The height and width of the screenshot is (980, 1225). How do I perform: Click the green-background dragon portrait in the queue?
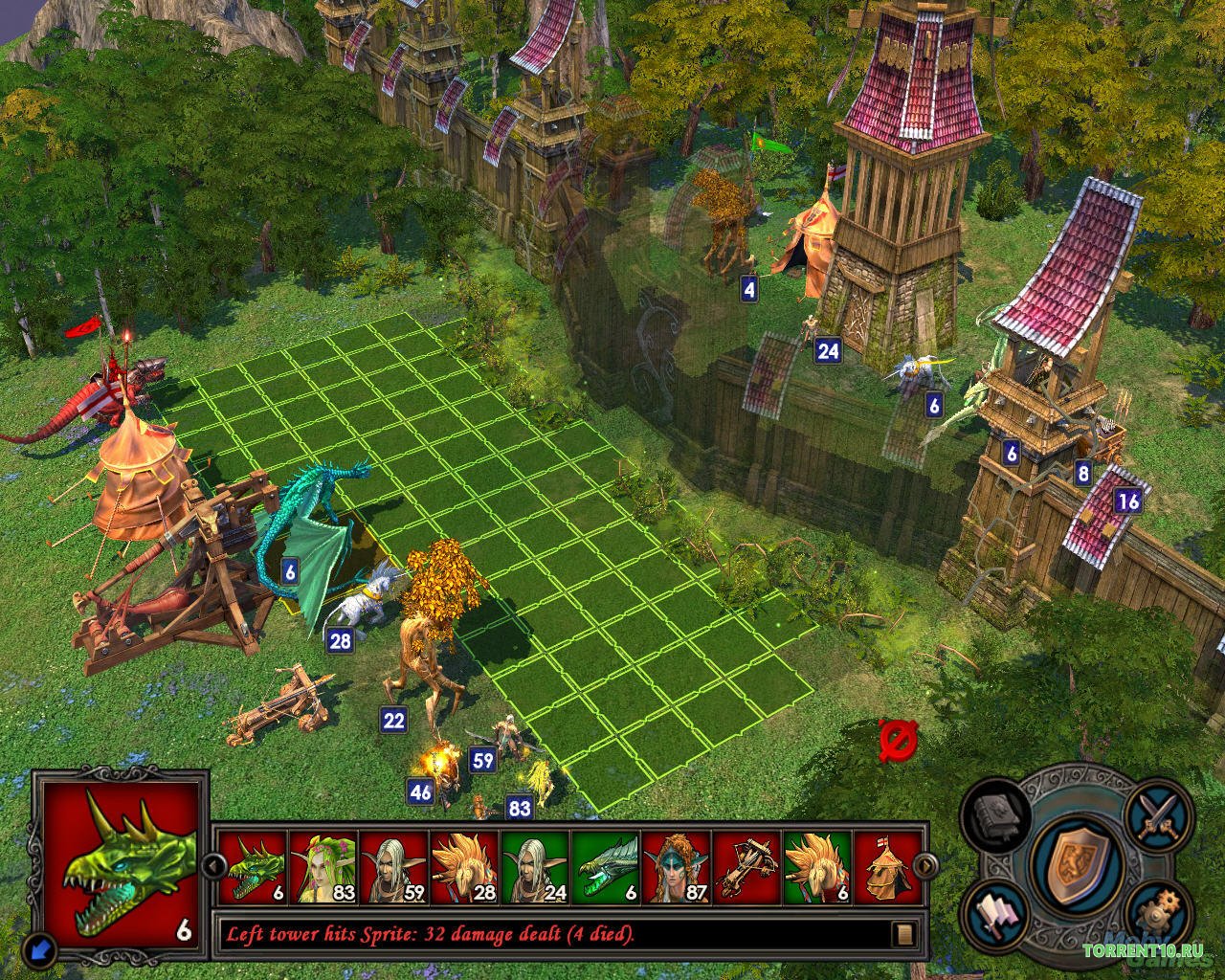tap(606, 867)
